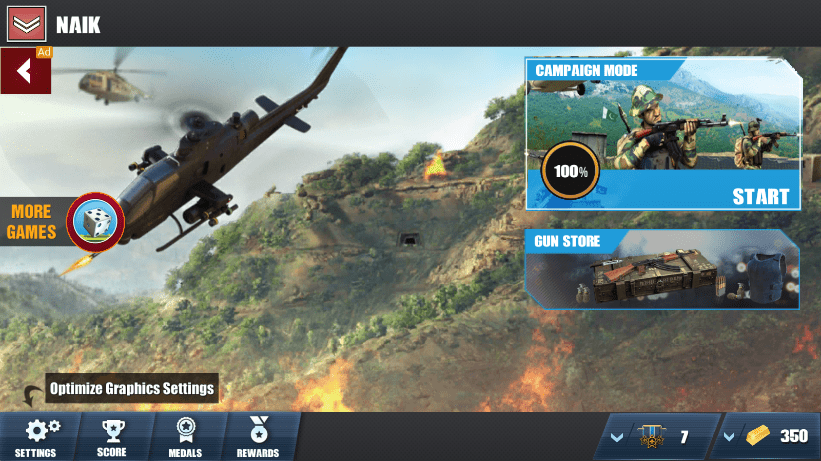
Task: Click the red back arrow button
Action: tap(25, 71)
